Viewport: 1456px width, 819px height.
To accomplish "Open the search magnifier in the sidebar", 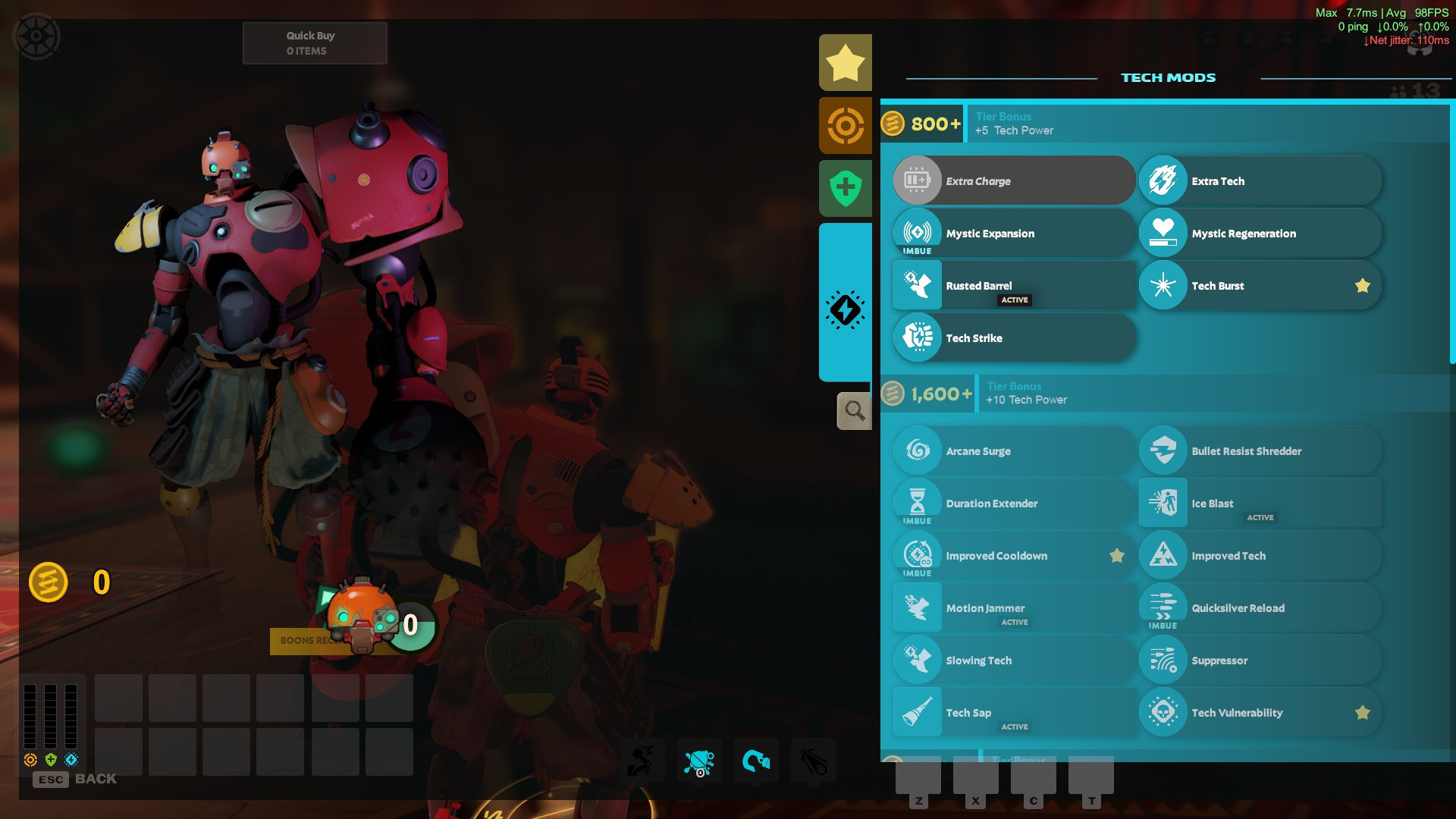I will pos(854,410).
